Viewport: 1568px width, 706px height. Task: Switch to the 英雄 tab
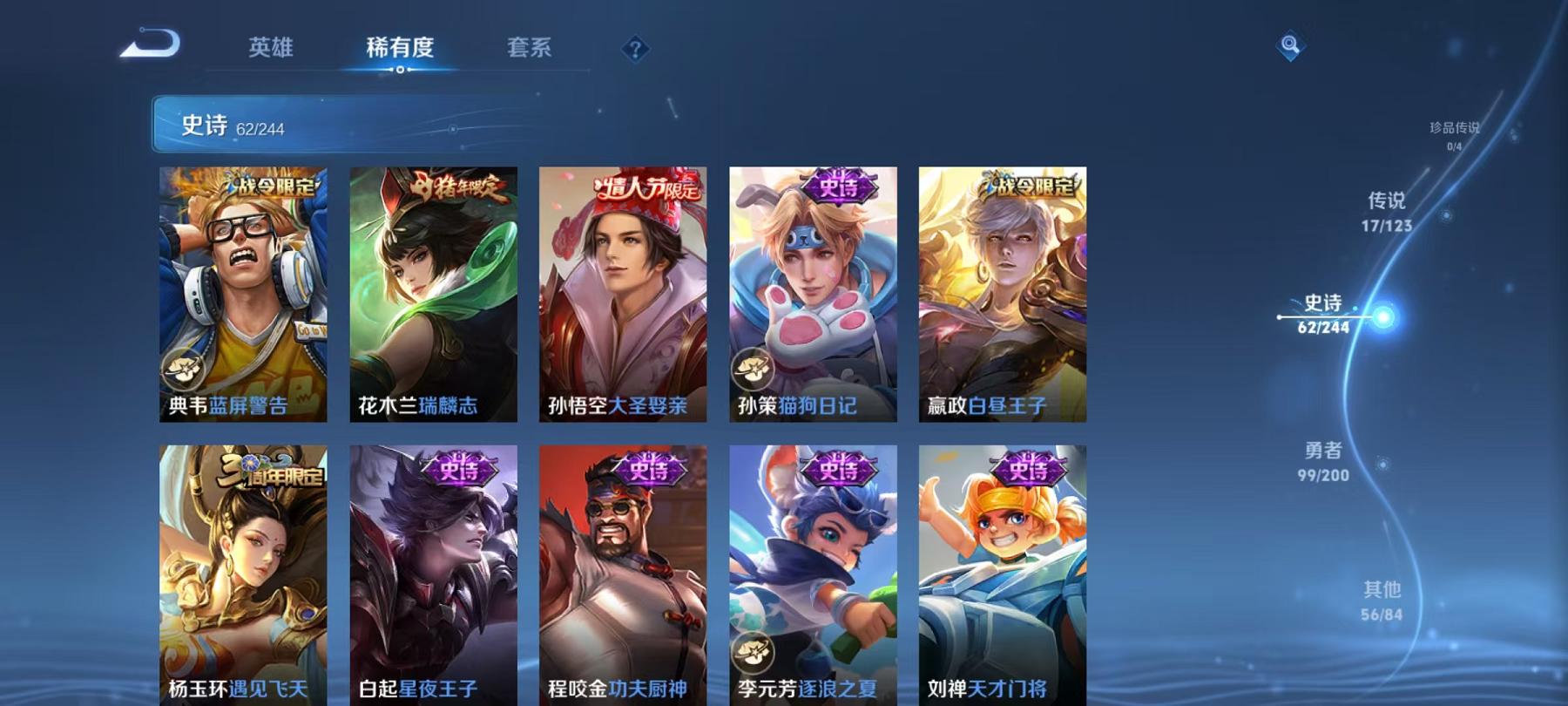(x=272, y=48)
